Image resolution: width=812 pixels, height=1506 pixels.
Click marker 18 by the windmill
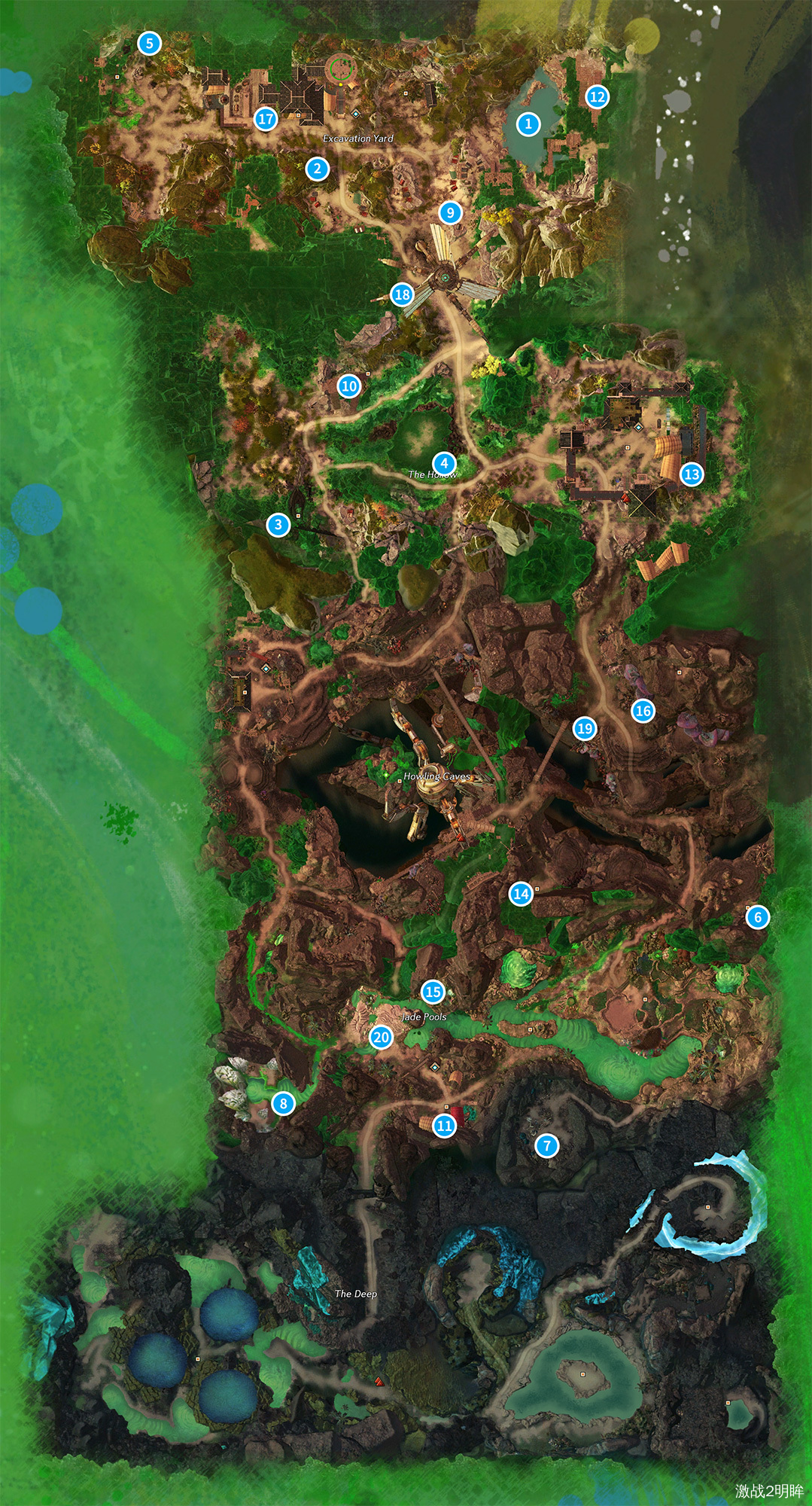coord(403,294)
